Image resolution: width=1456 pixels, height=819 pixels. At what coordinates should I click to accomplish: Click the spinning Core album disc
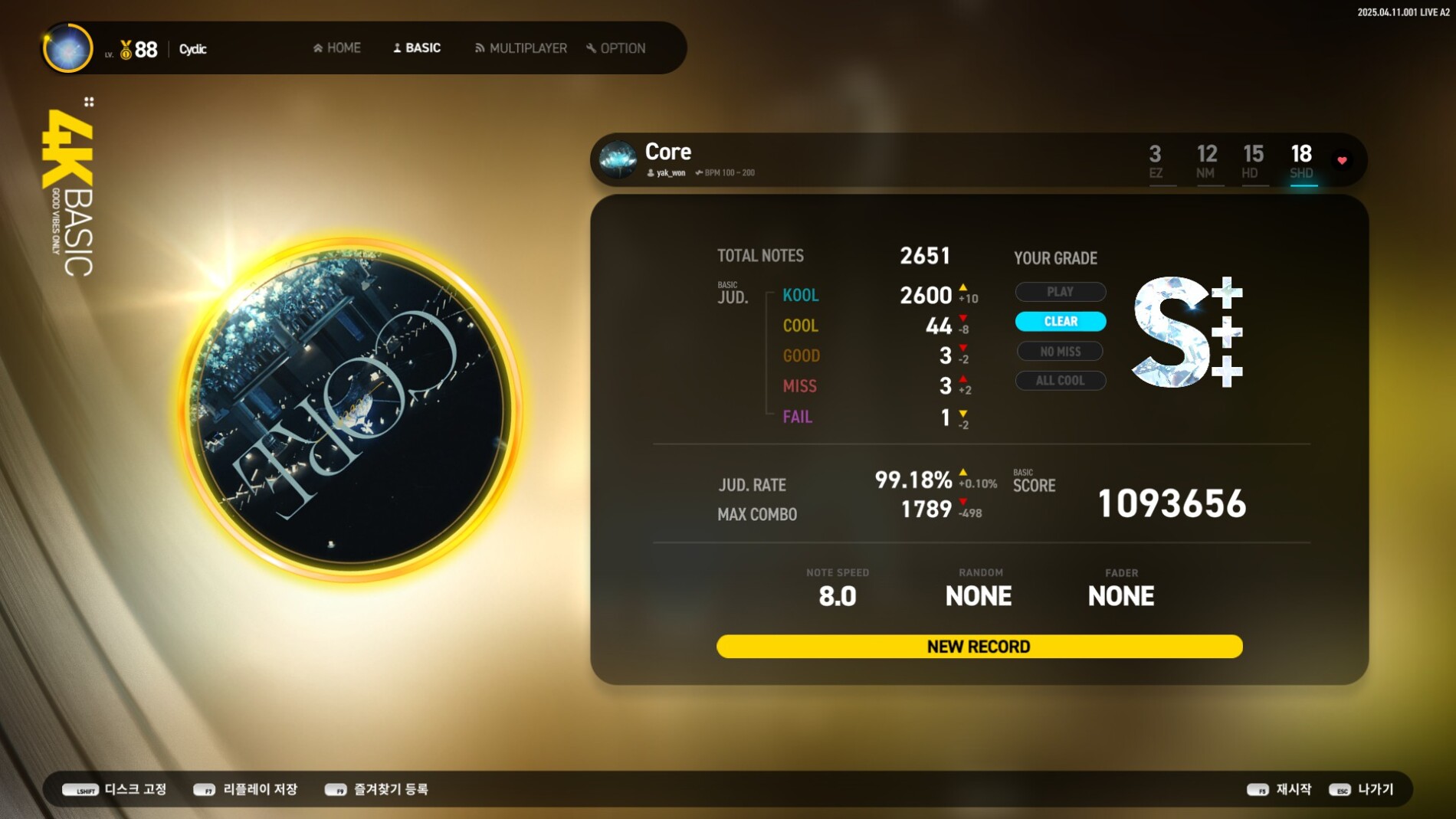[x=351, y=408]
